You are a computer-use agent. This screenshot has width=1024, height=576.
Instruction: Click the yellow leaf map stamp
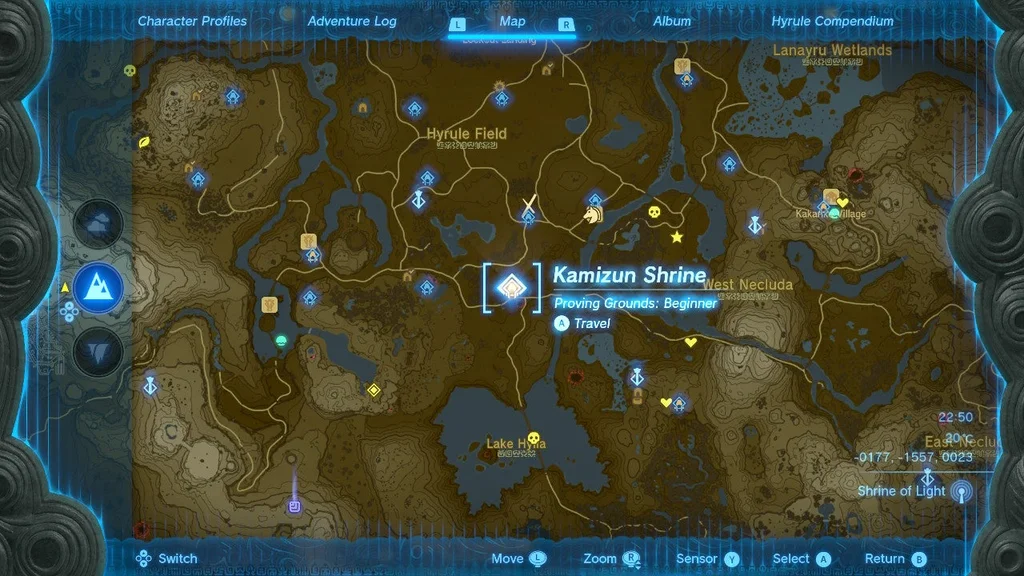[x=145, y=141]
